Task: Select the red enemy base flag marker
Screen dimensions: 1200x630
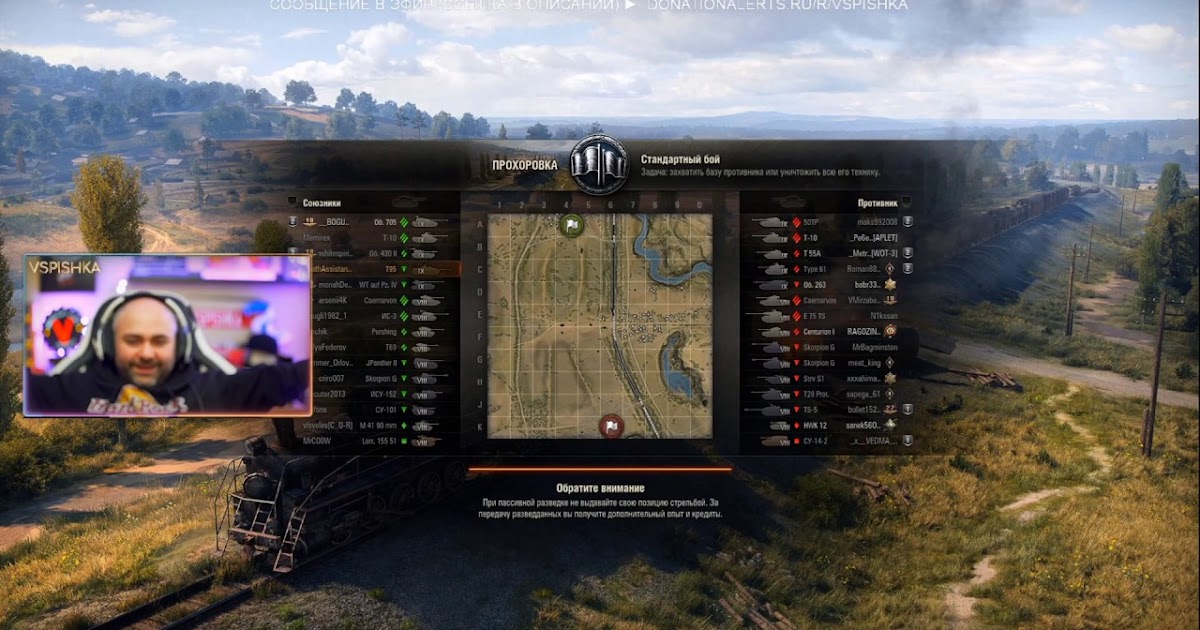Action: (x=611, y=427)
